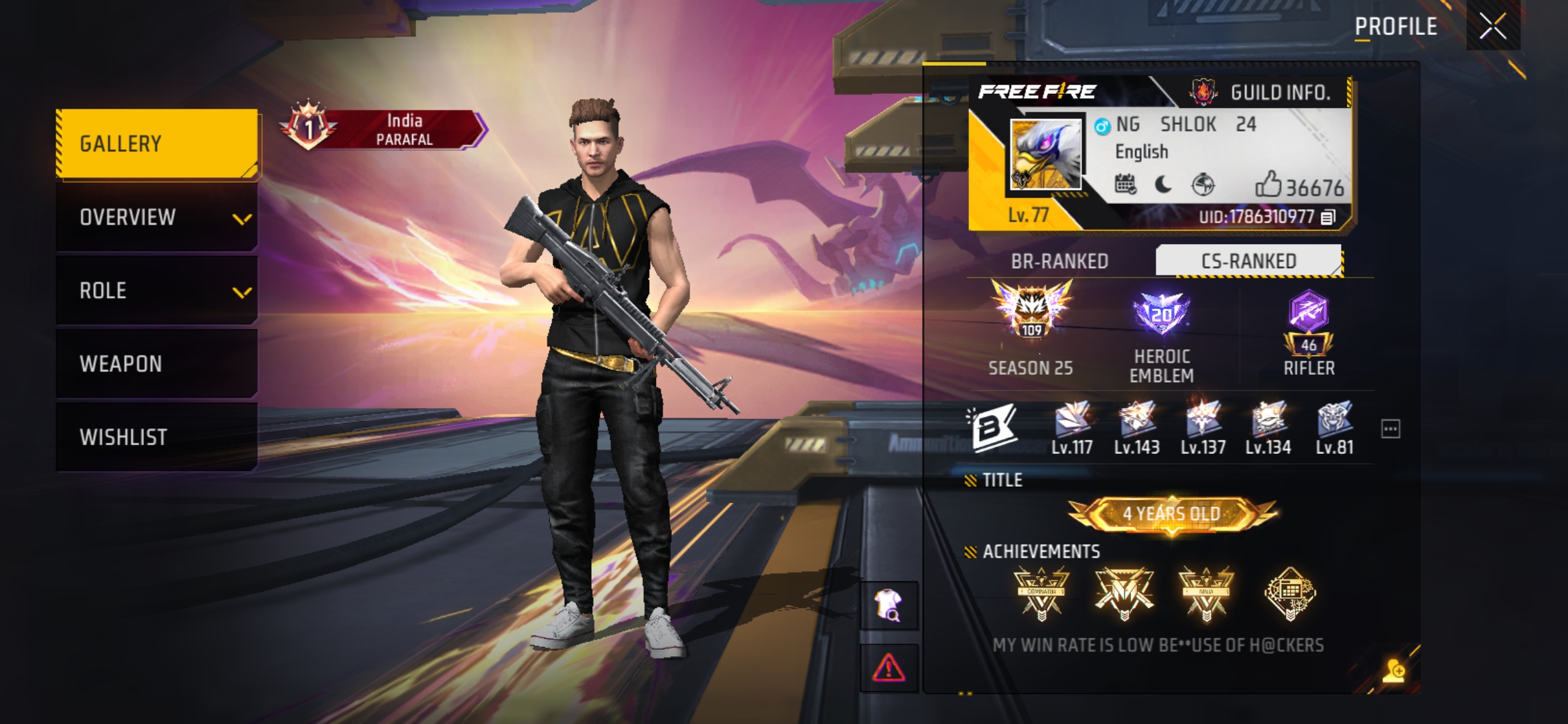The image size is (1568, 724).
Task: Open the India Parafal rank badge
Action: coord(383,129)
